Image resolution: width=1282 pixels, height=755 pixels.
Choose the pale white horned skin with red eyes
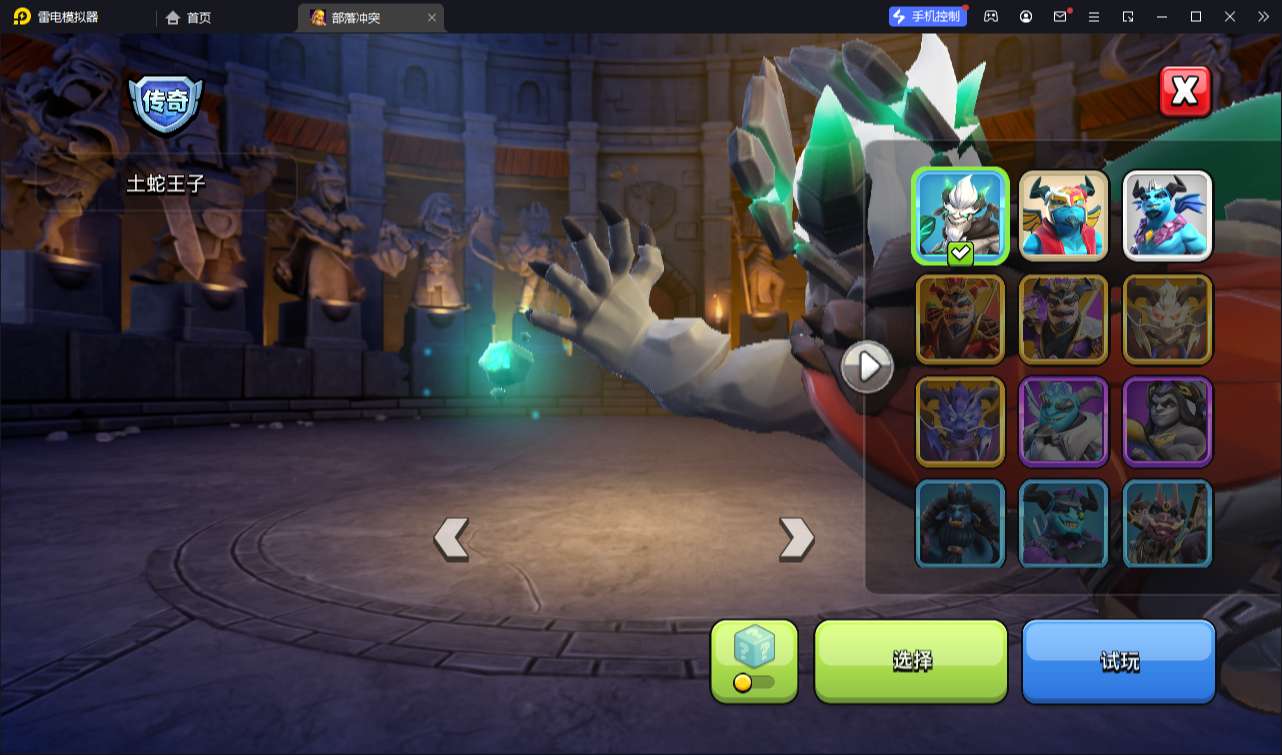[x=1167, y=319]
